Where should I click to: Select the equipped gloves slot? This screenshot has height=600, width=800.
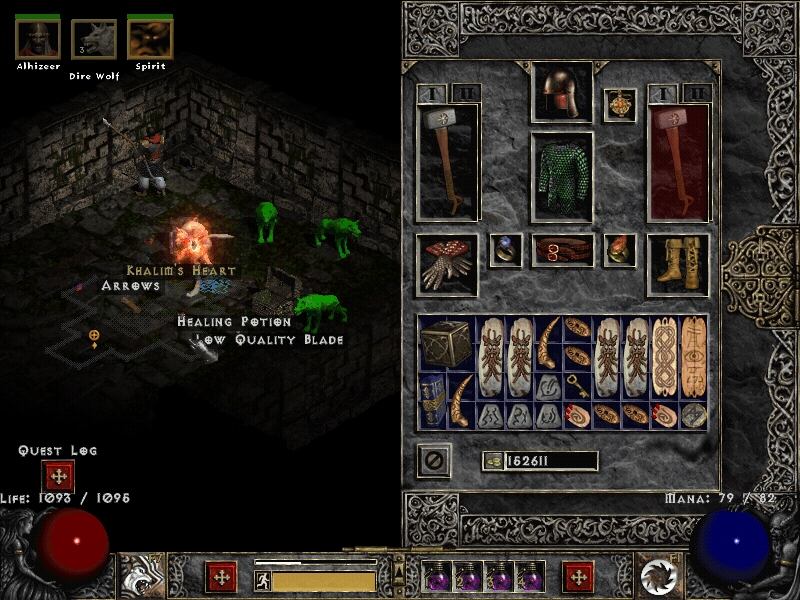446,264
